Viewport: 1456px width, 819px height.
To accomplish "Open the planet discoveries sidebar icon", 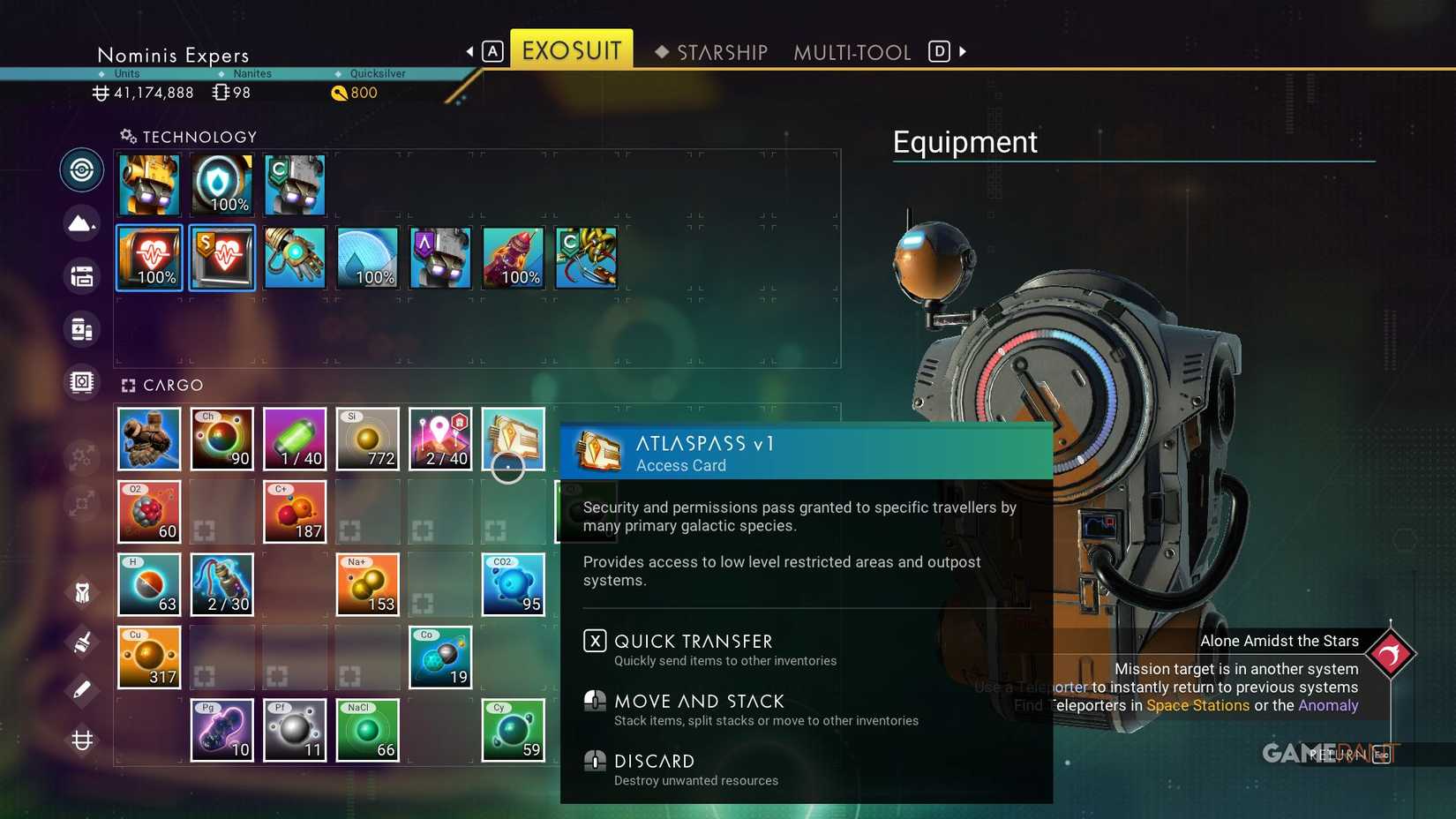I will click(81, 223).
